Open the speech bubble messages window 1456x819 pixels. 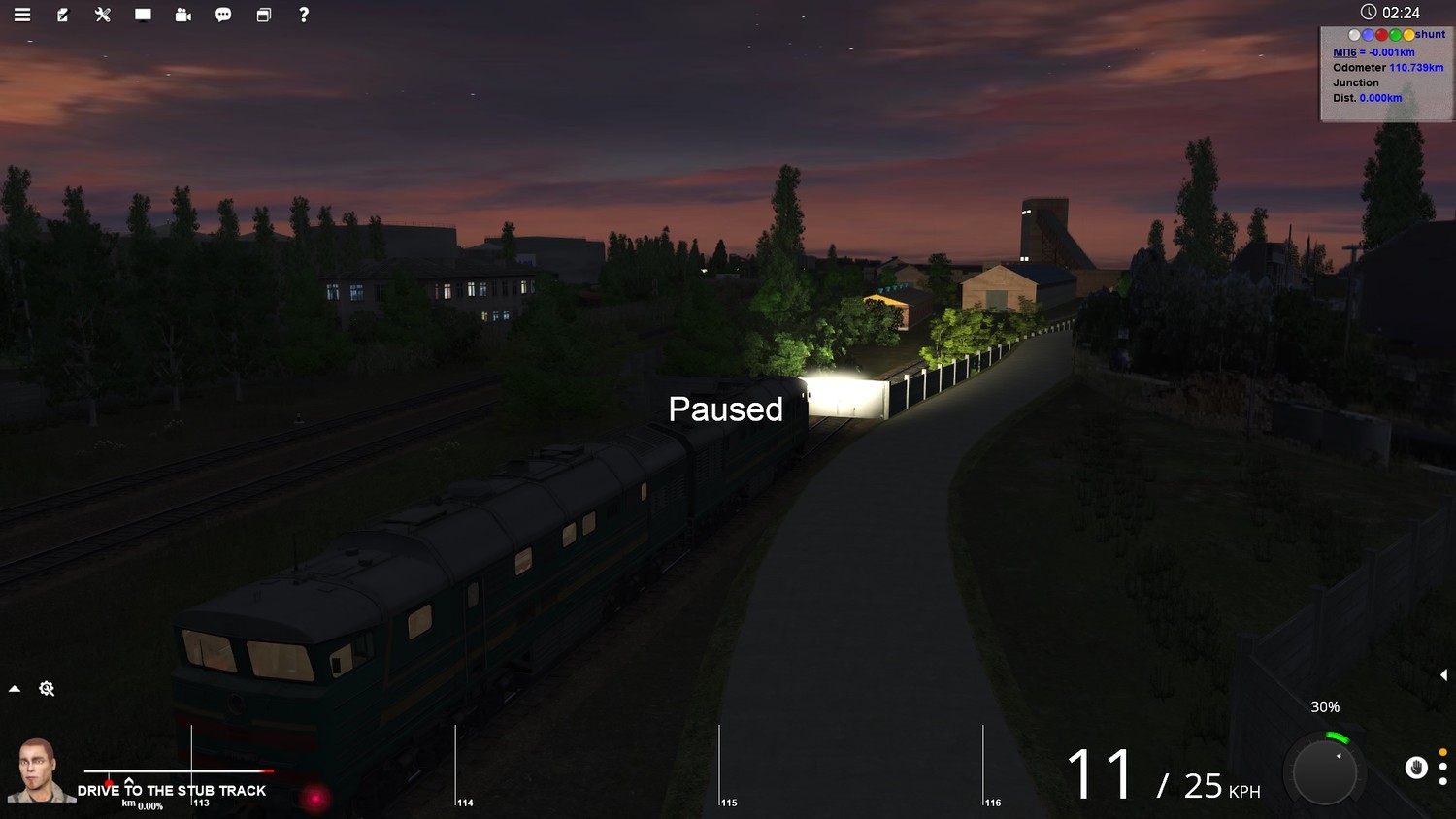click(223, 15)
